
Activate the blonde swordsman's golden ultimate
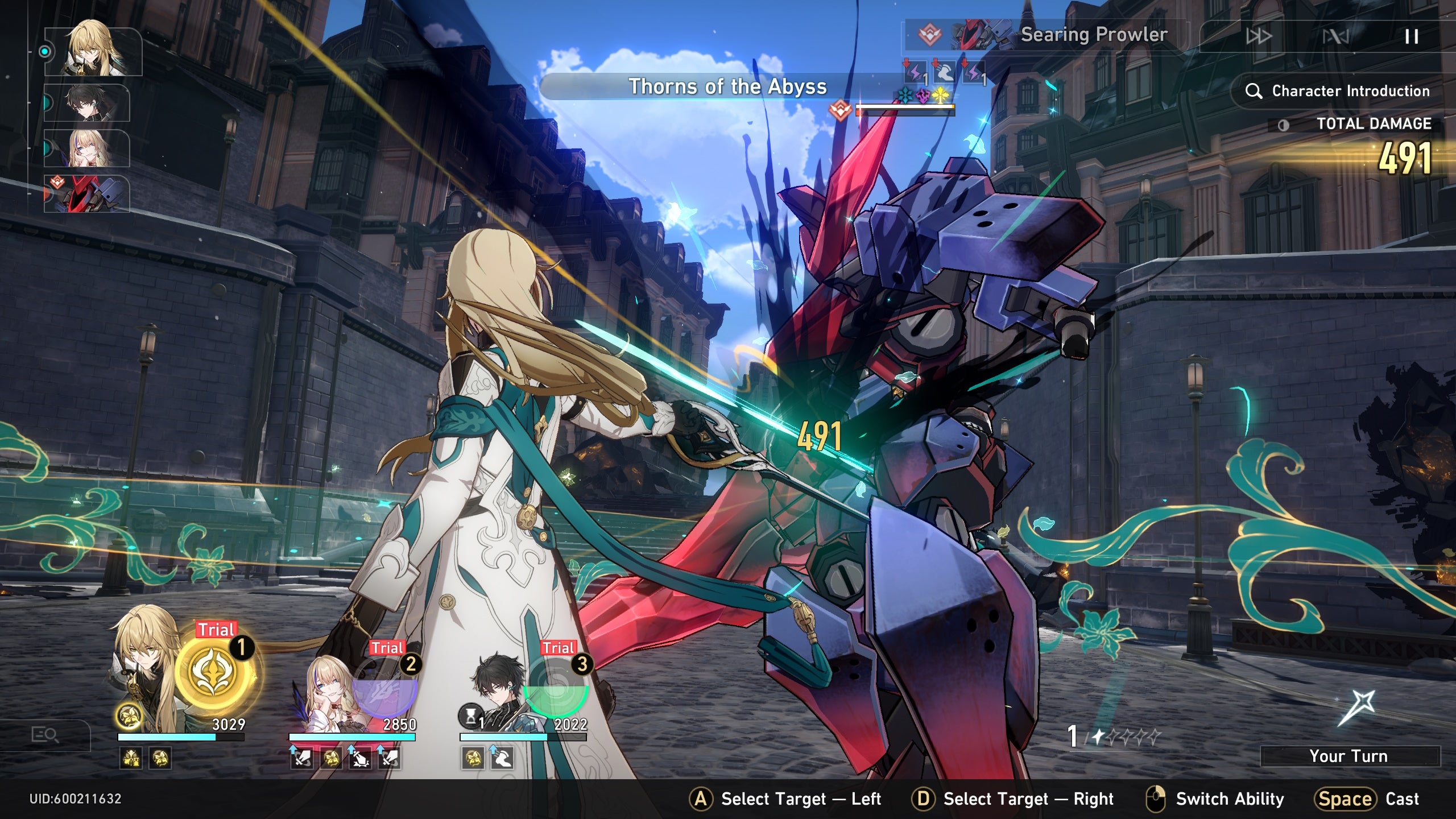coord(215,672)
